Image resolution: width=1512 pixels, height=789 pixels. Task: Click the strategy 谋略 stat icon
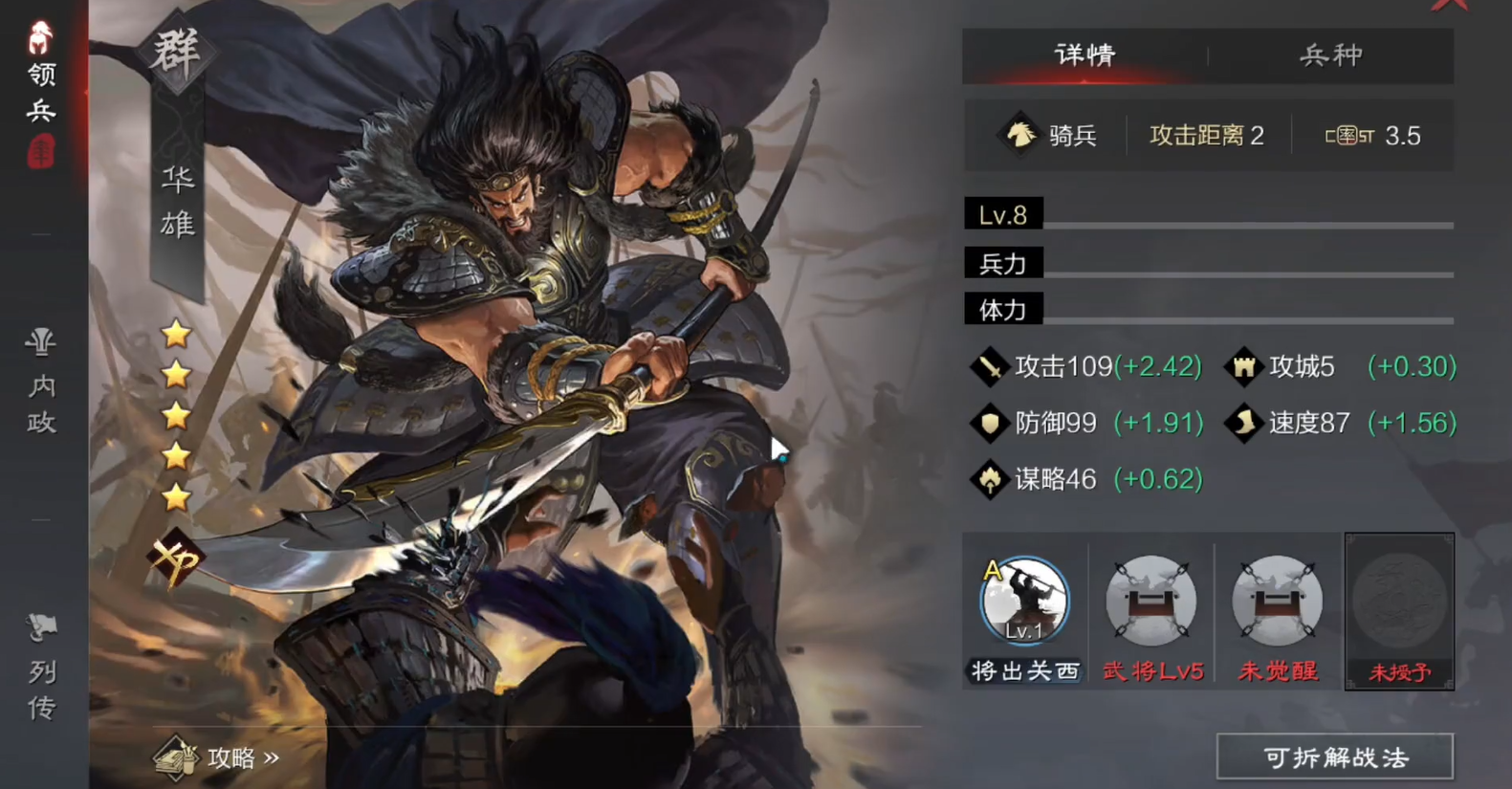pyautogui.click(x=990, y=479)
